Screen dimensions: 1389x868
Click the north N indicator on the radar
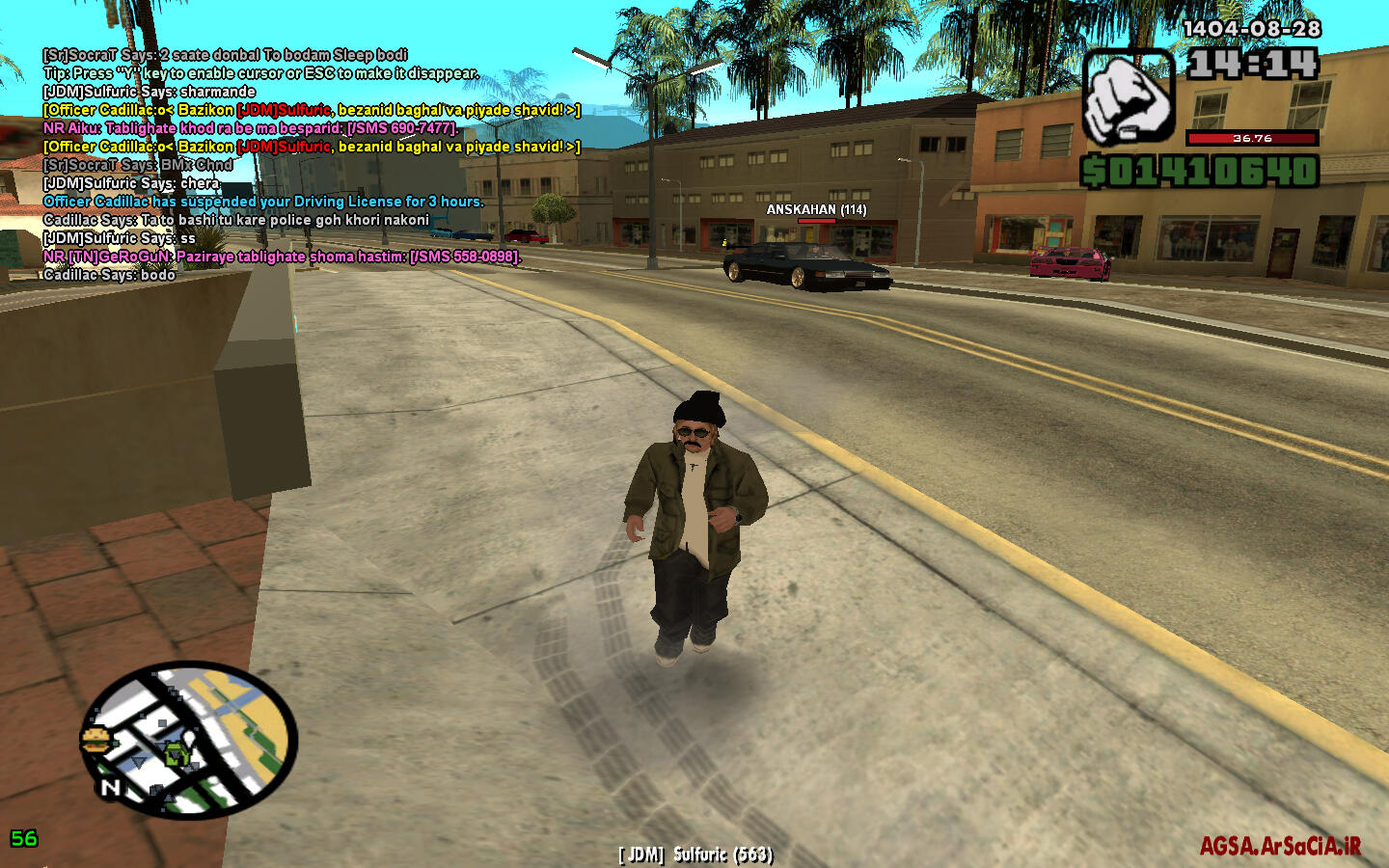[110, 788]
